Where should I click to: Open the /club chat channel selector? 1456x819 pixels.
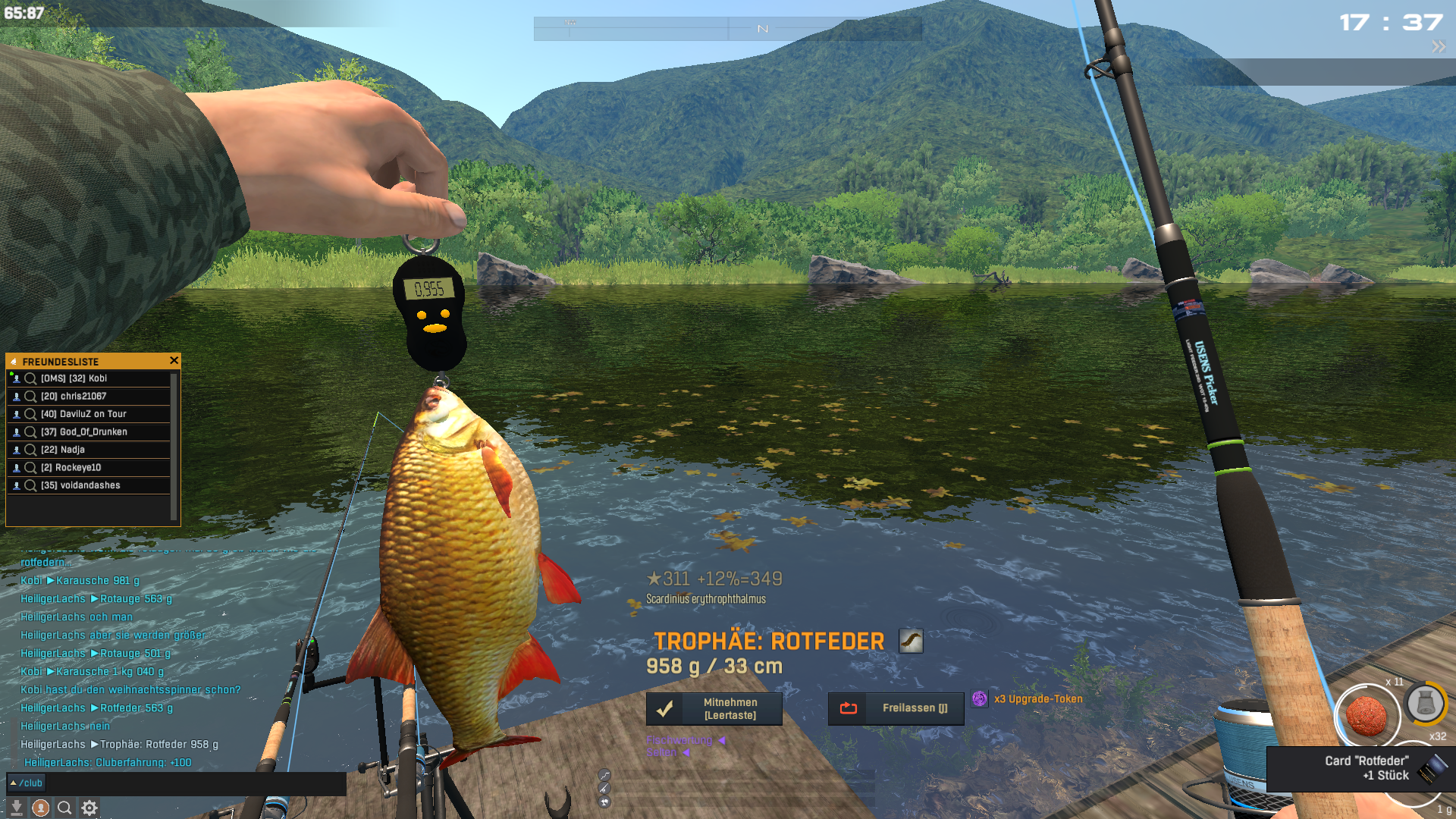tap(27, 783)
